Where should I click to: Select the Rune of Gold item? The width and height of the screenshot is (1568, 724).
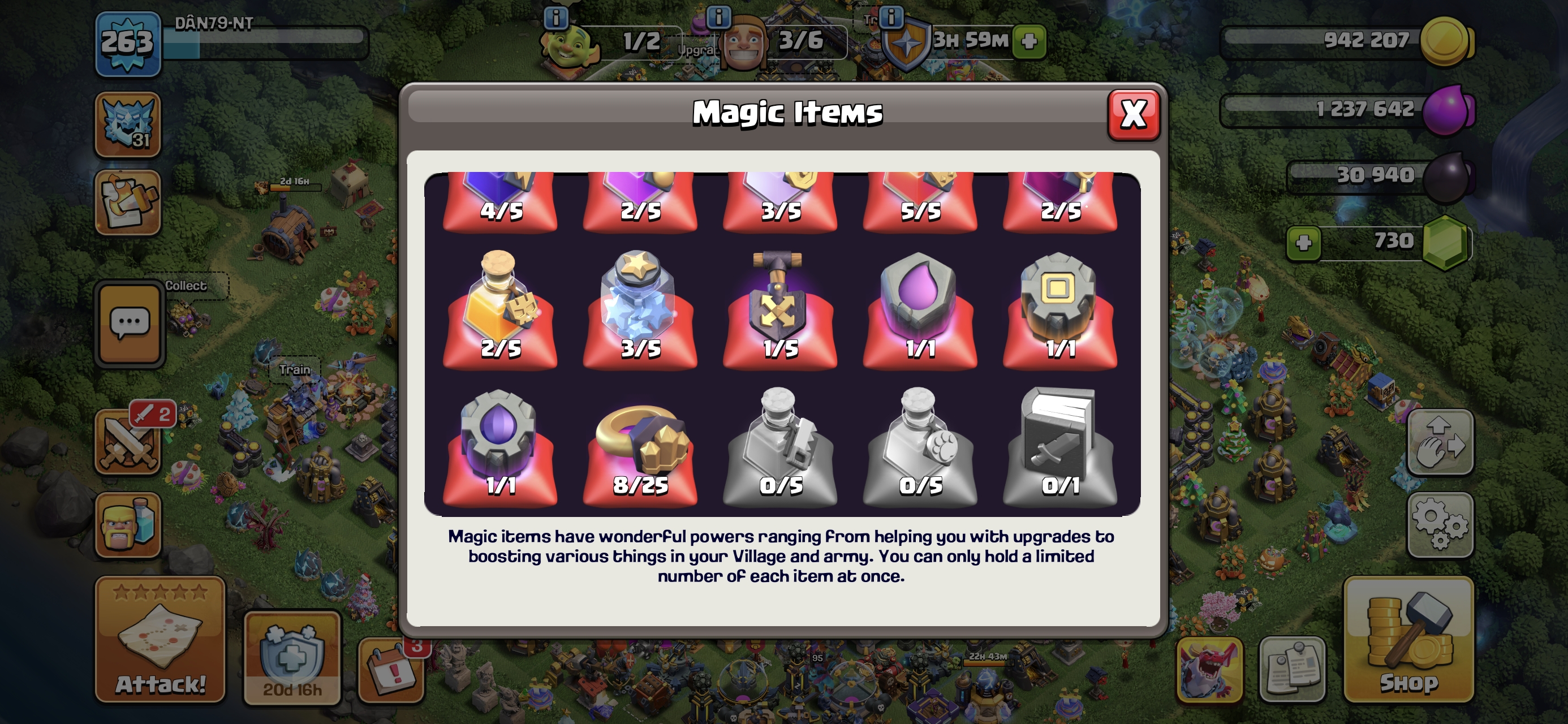tap(1059, 309)
